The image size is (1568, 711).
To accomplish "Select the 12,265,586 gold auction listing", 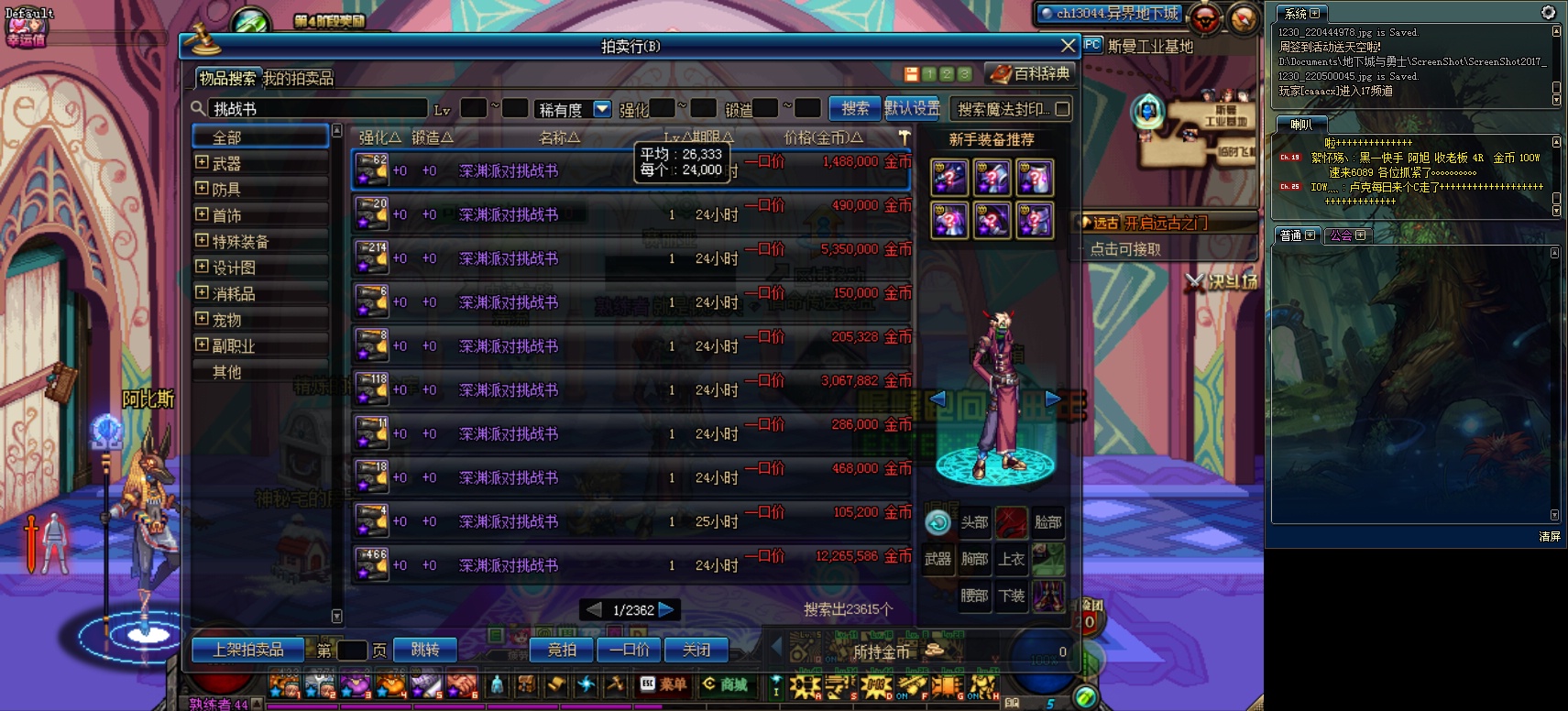I will [630, 565].
